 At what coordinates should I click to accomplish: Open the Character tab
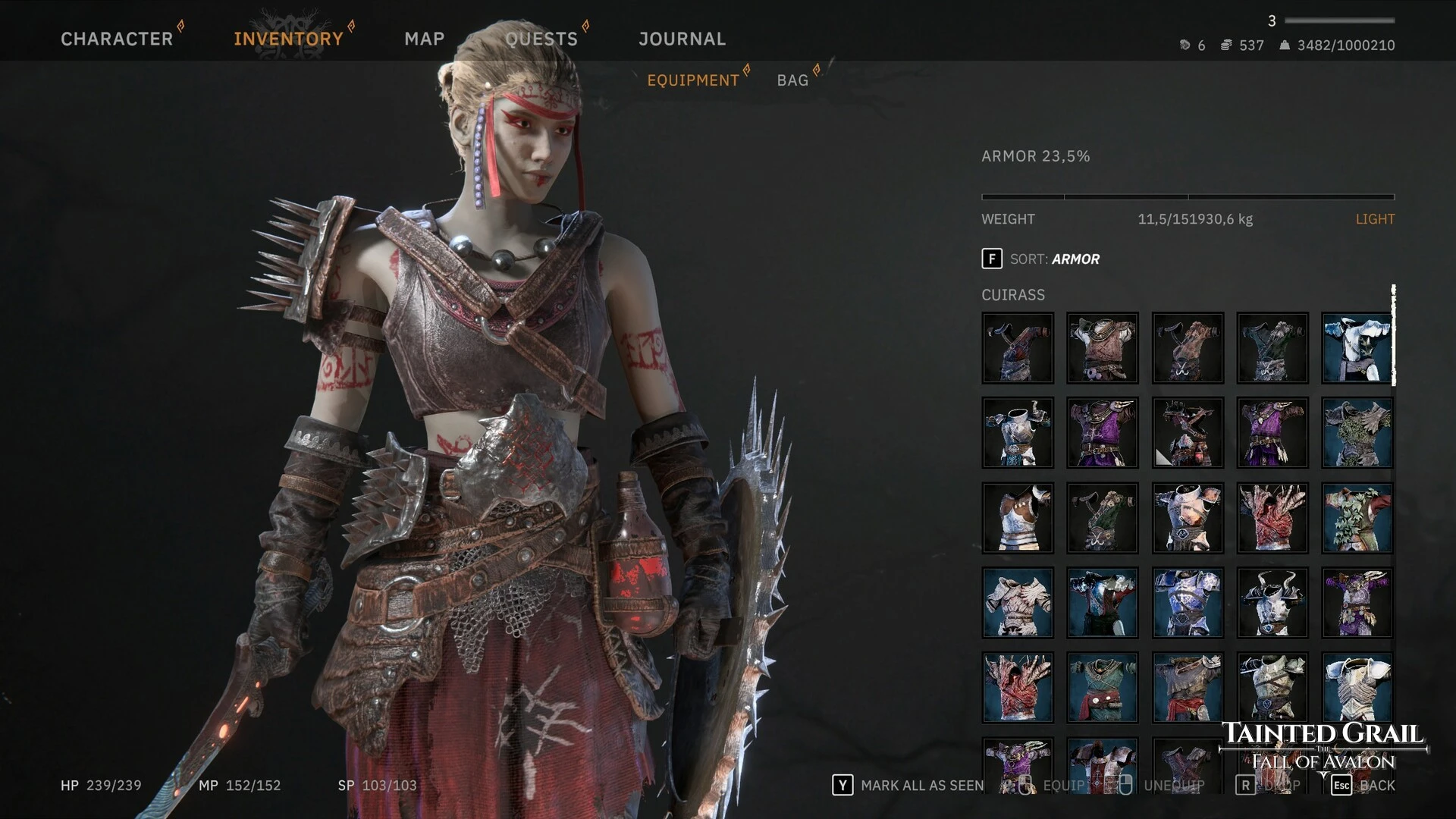coord(117,39)
